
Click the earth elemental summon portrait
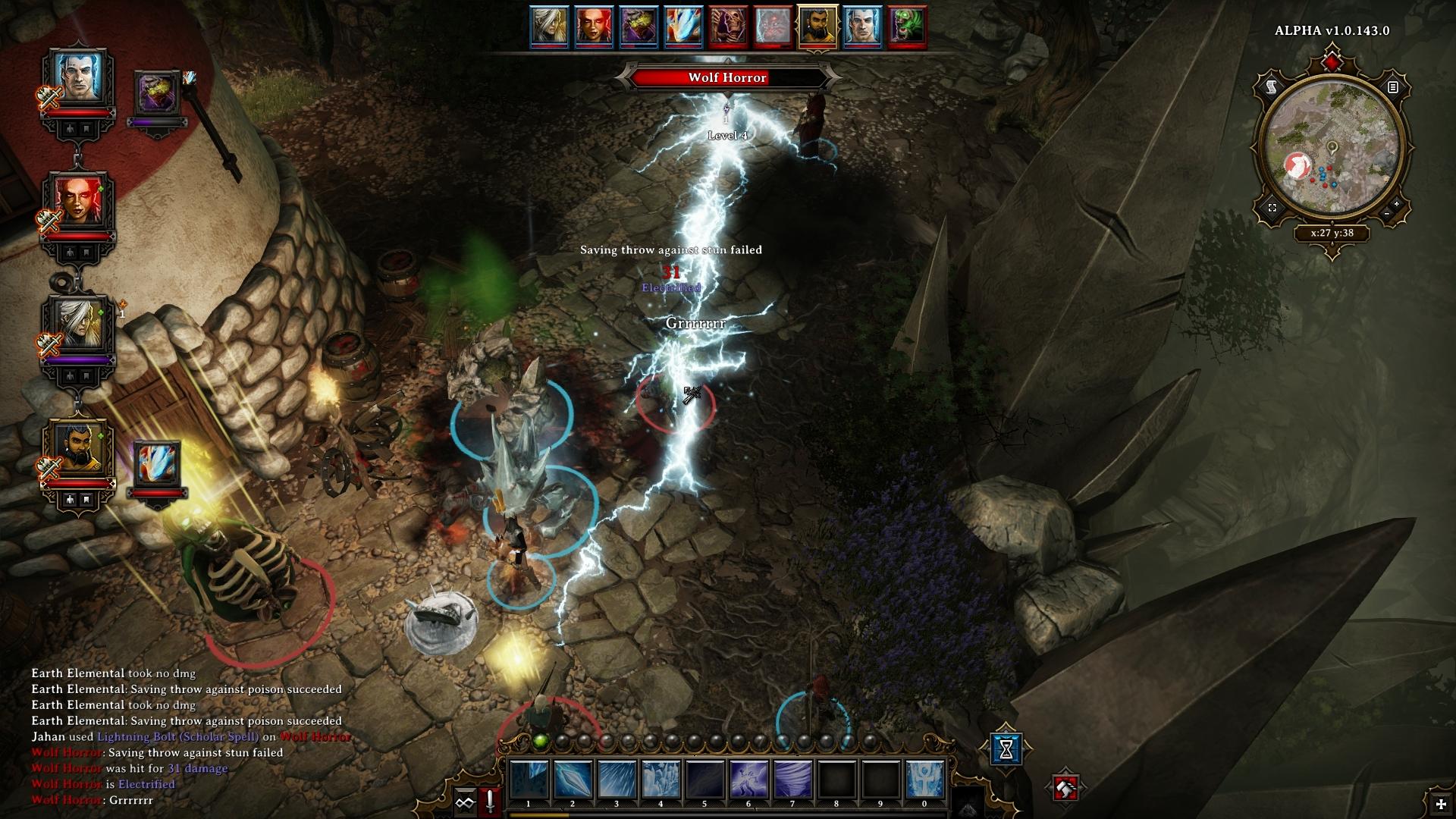(158, 94)
